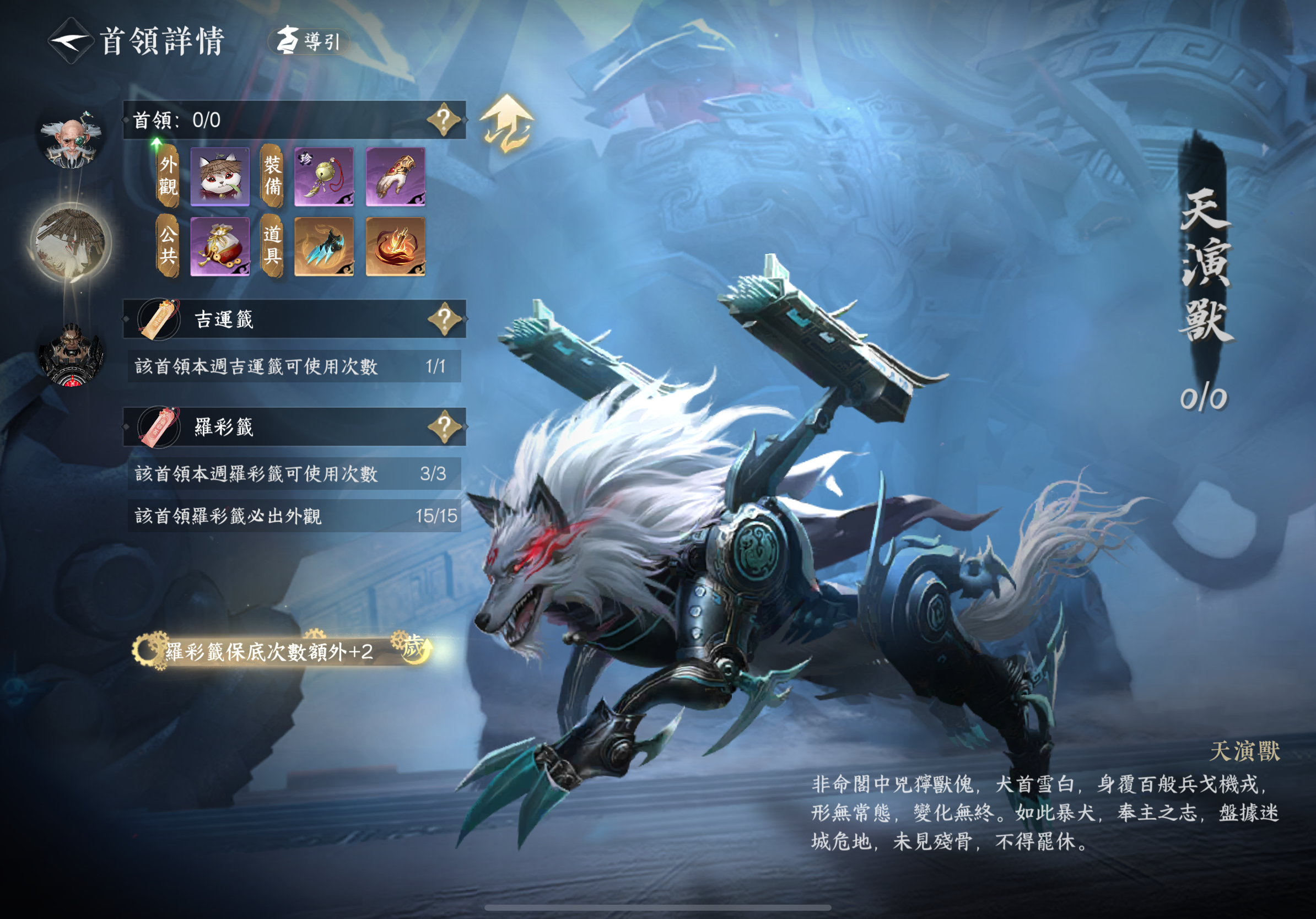The image size is (1316, 919).
Task: Open the 導引 guide
Action: coord(310,41)
